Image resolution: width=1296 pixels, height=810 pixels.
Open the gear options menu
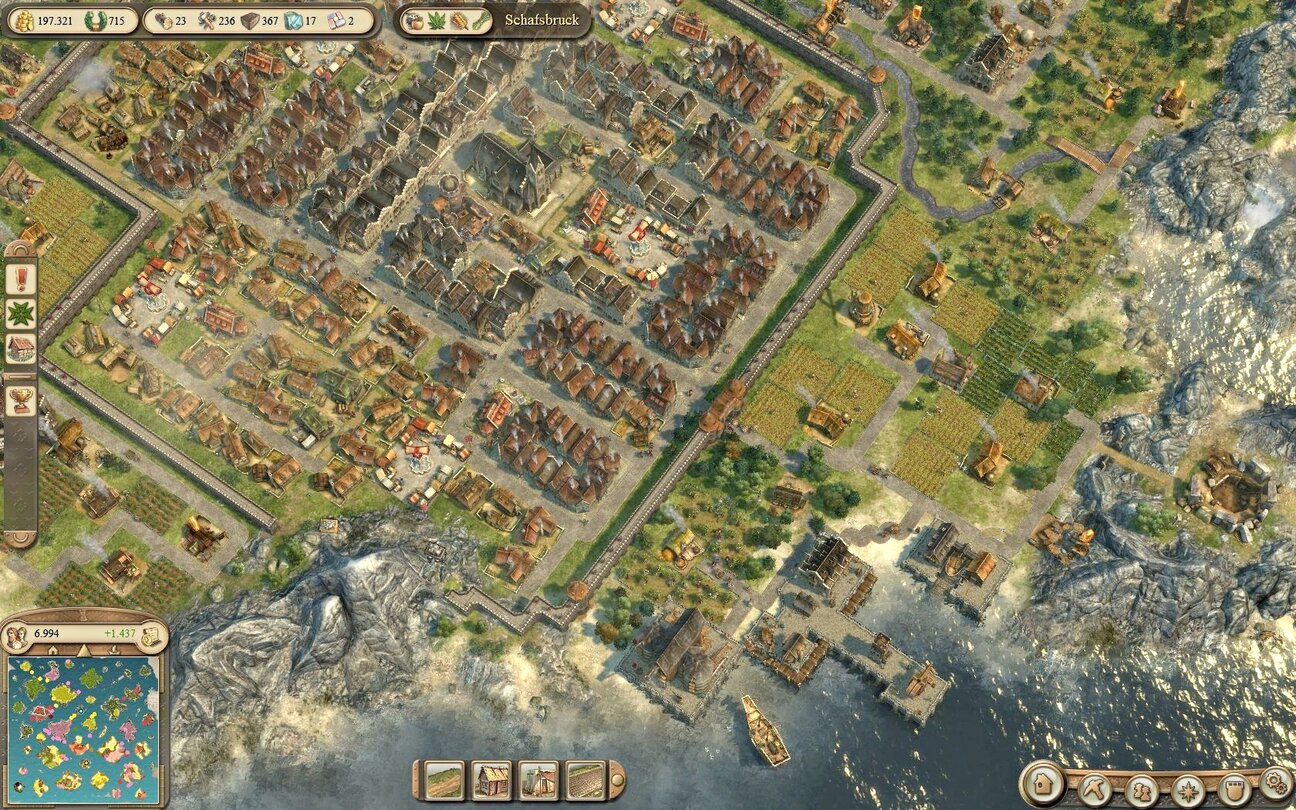tap(1275, 781)
